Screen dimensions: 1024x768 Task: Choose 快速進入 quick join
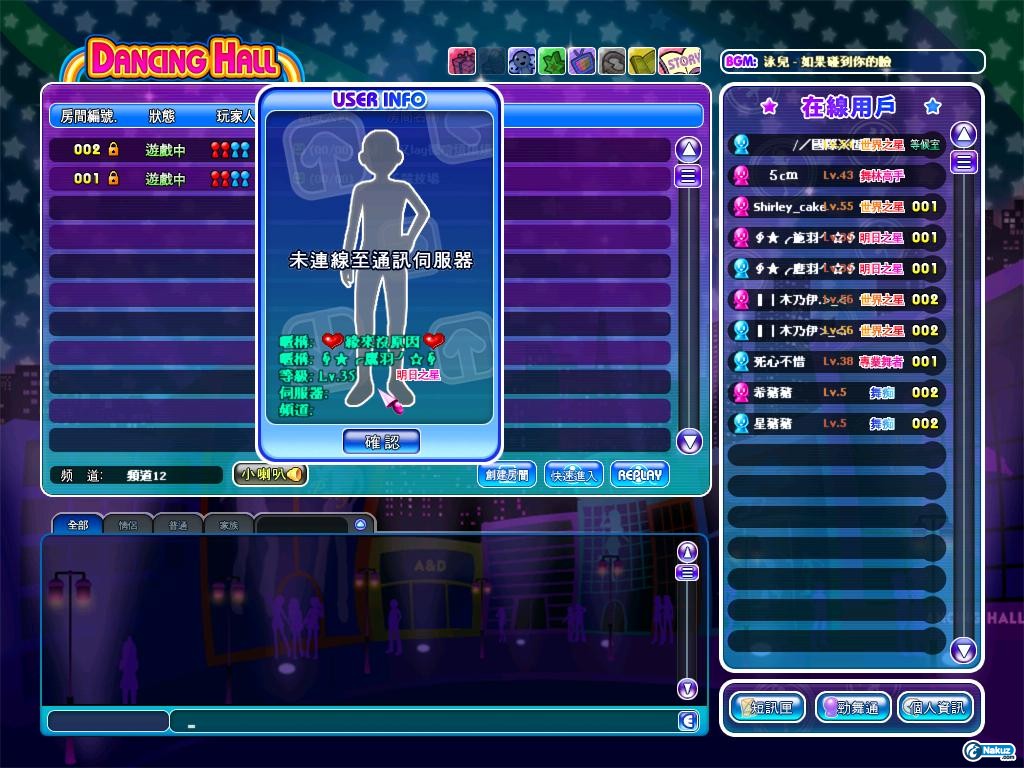[574, 475]
